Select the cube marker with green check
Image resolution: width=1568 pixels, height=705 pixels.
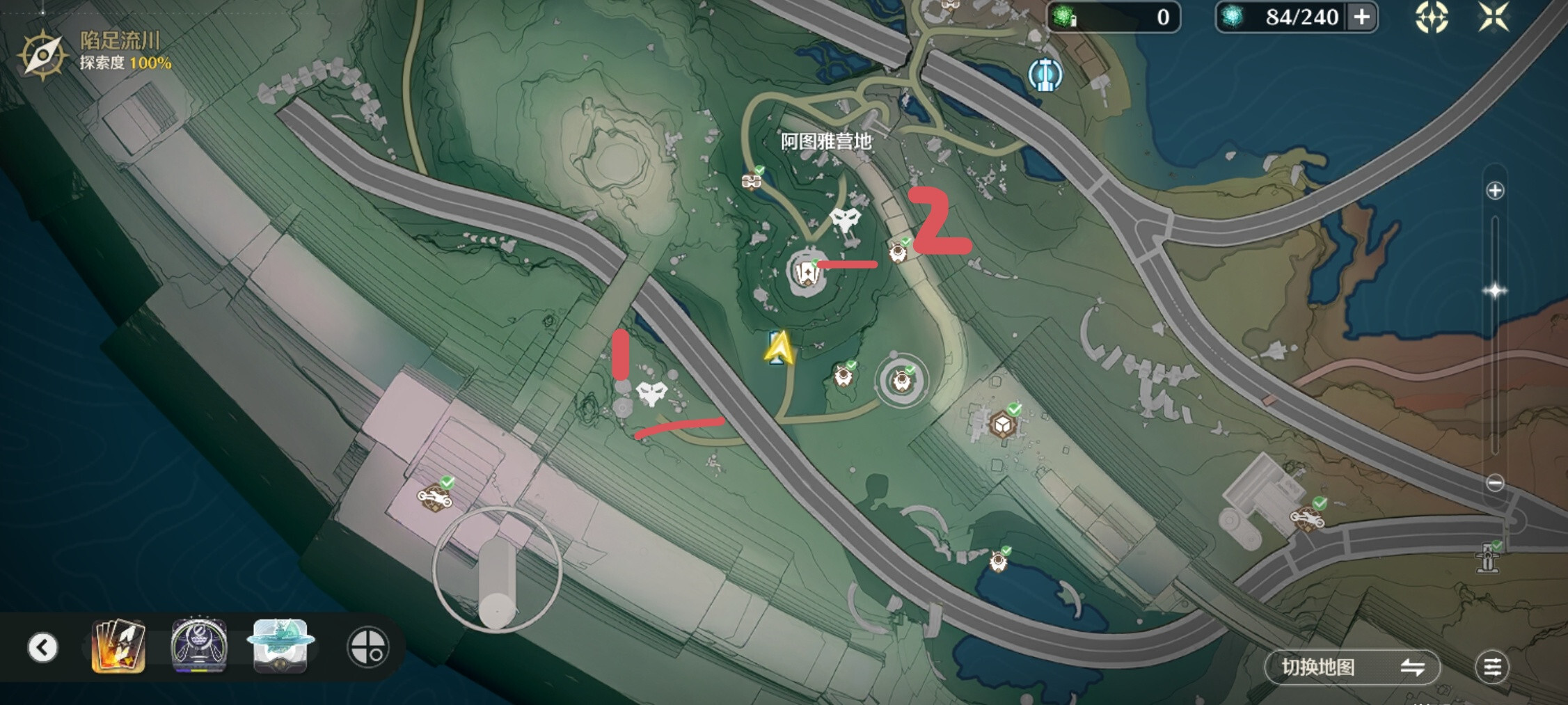(x=1002, y=424)
